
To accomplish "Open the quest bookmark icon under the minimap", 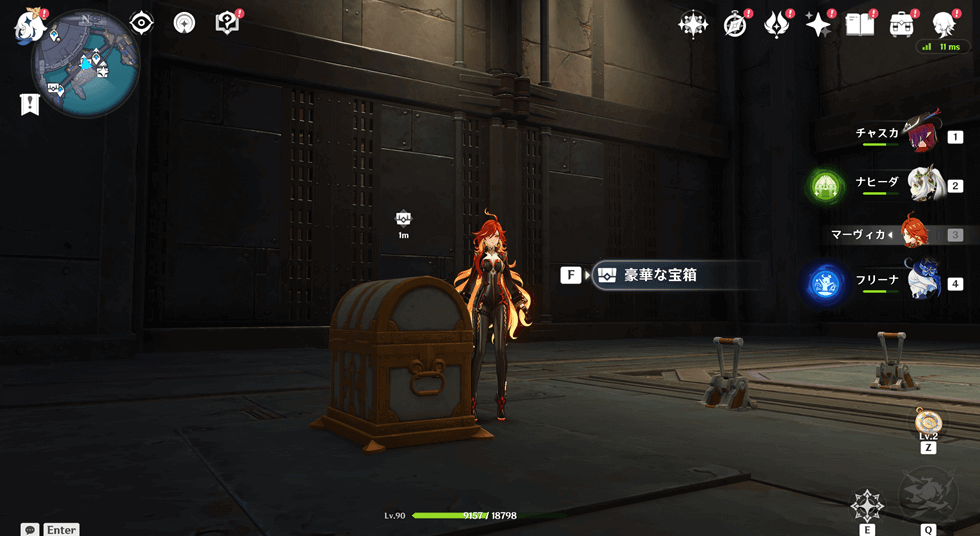I will click(30, 104).
